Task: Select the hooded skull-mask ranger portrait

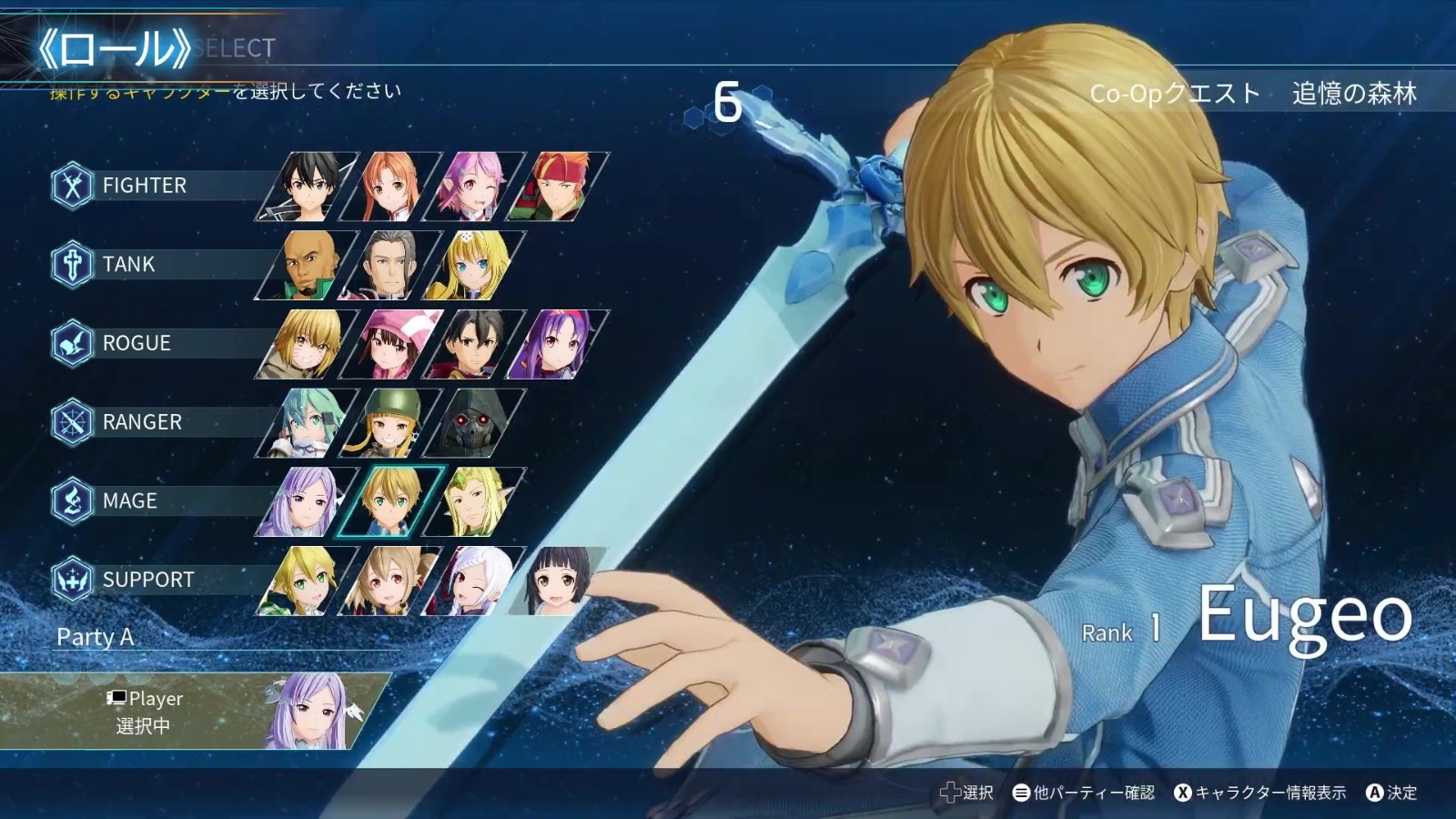Action: 475,422
